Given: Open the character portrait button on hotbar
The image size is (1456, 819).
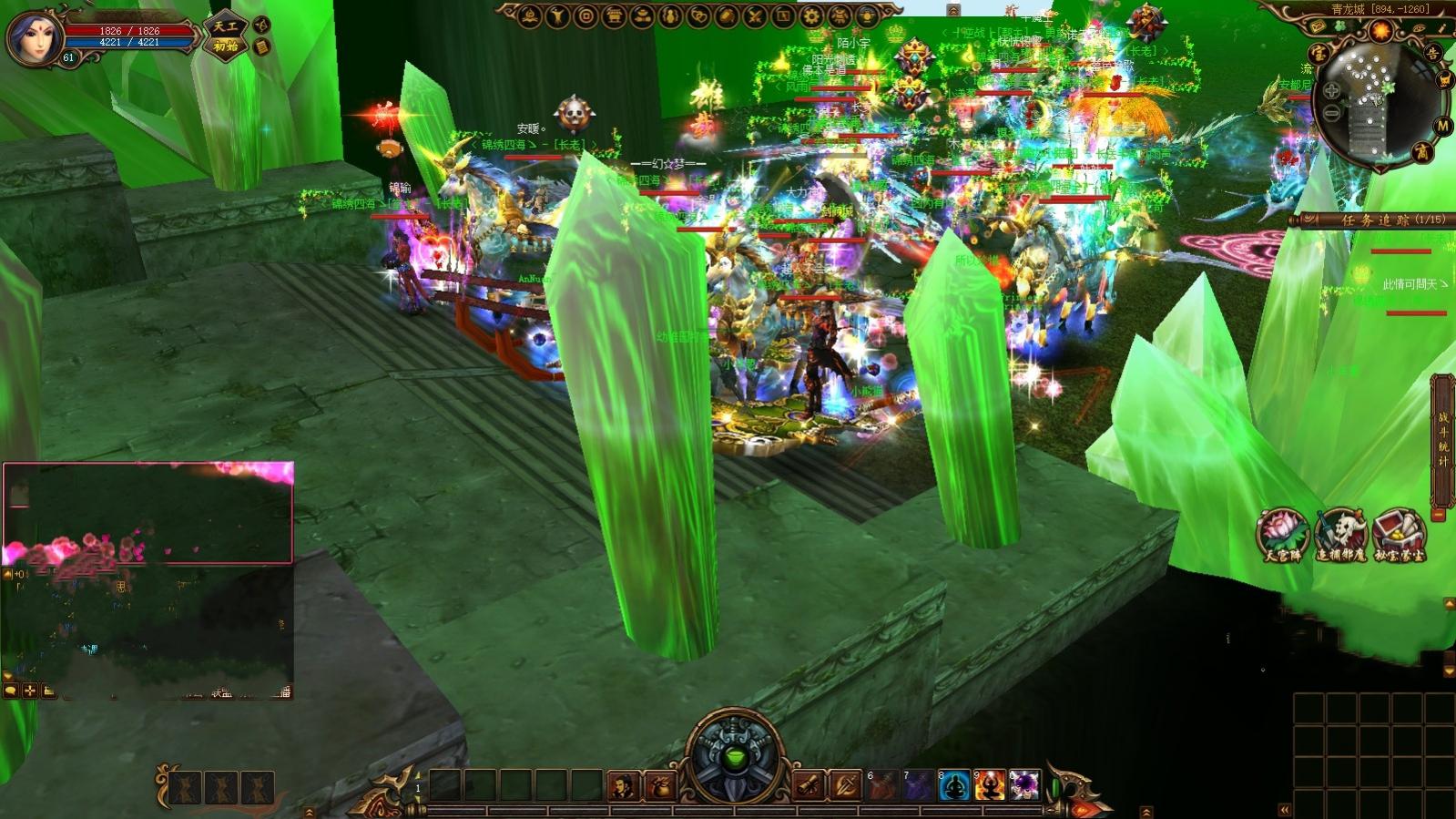Looking at the screenshot, I should coord(624,785).
